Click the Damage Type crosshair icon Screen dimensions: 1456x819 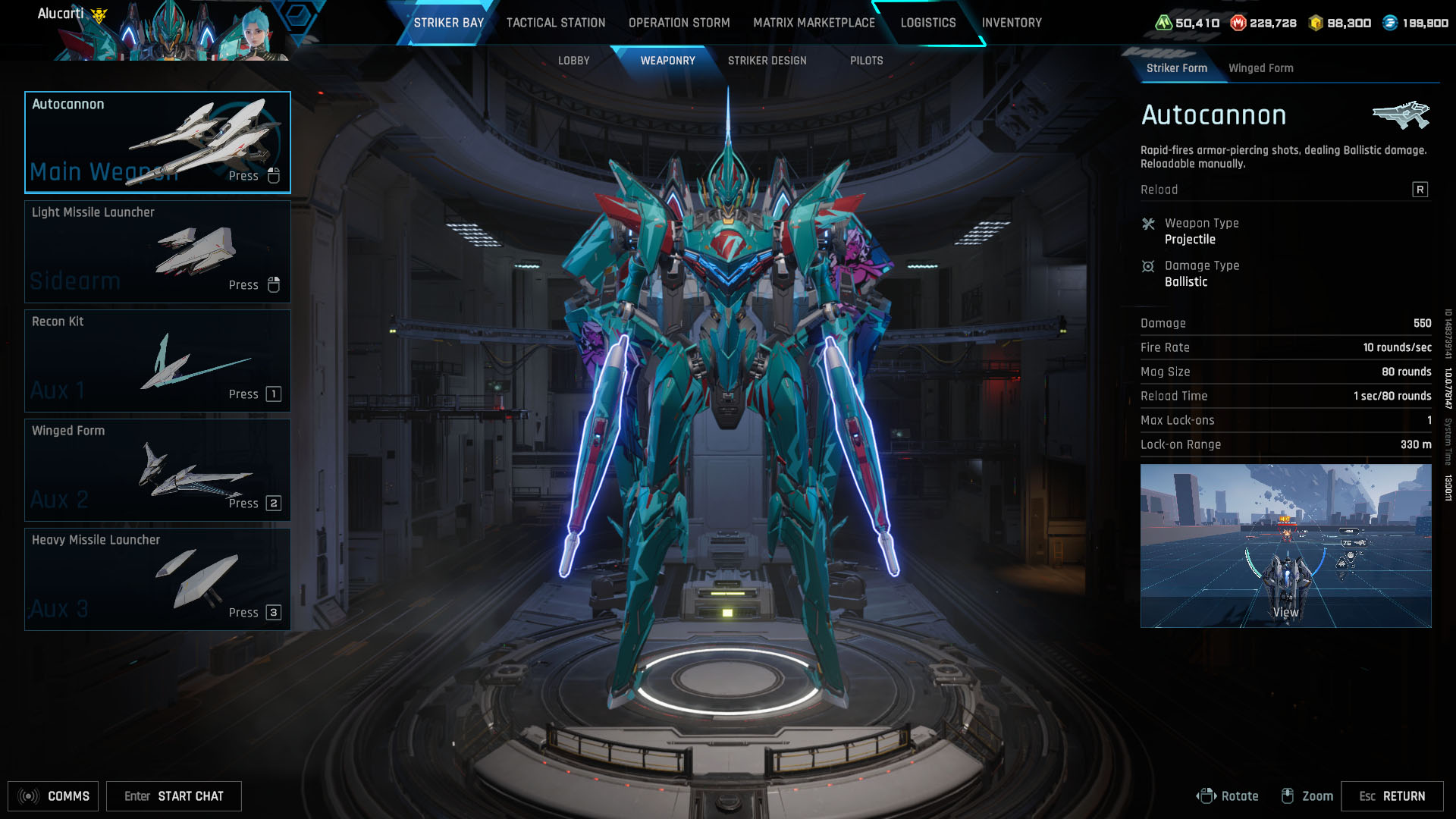tap(1150, 266)
